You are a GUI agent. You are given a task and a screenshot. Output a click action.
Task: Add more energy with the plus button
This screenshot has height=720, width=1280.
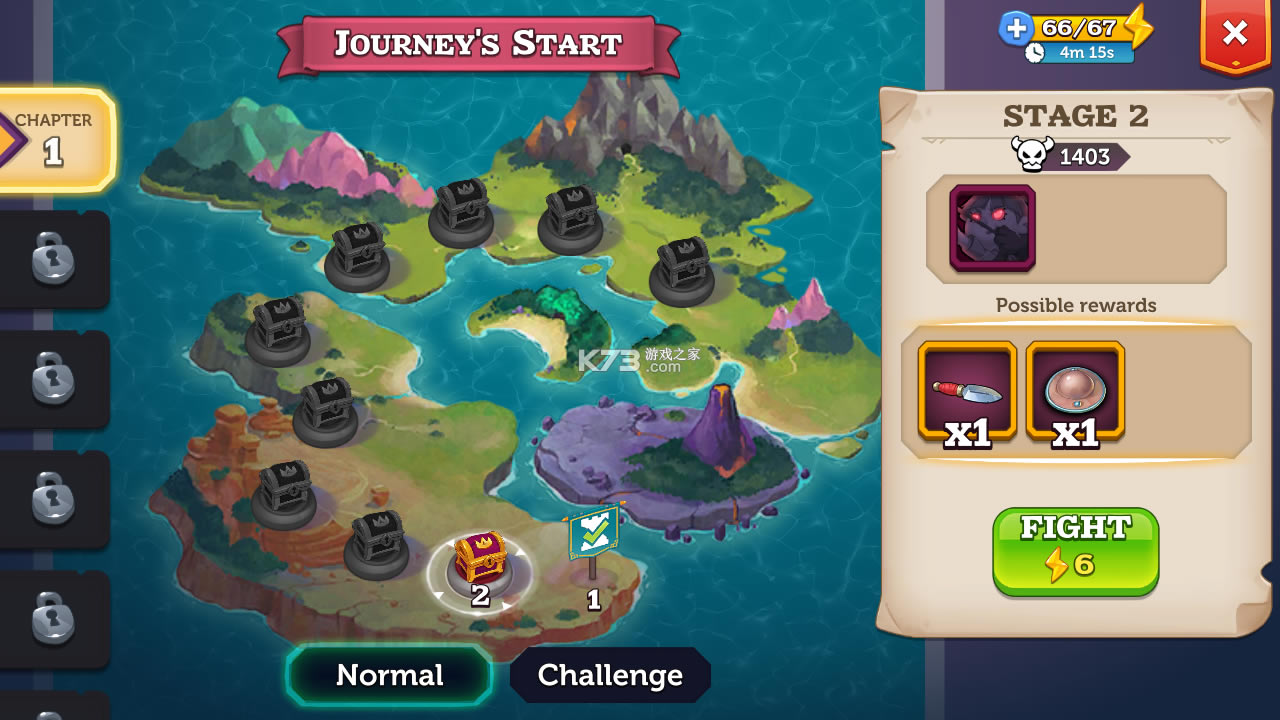(x=1016, y=28)
